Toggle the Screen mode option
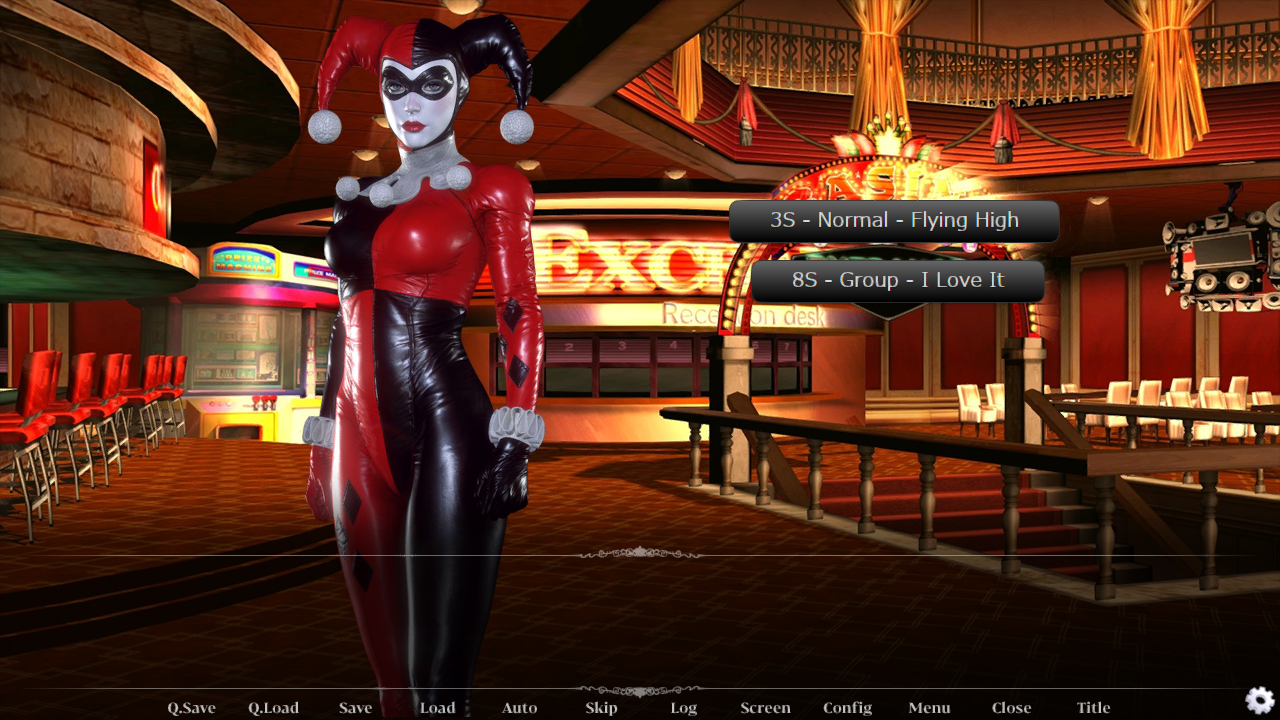This screenshot has width=1280, height=720. pos(765,708)
